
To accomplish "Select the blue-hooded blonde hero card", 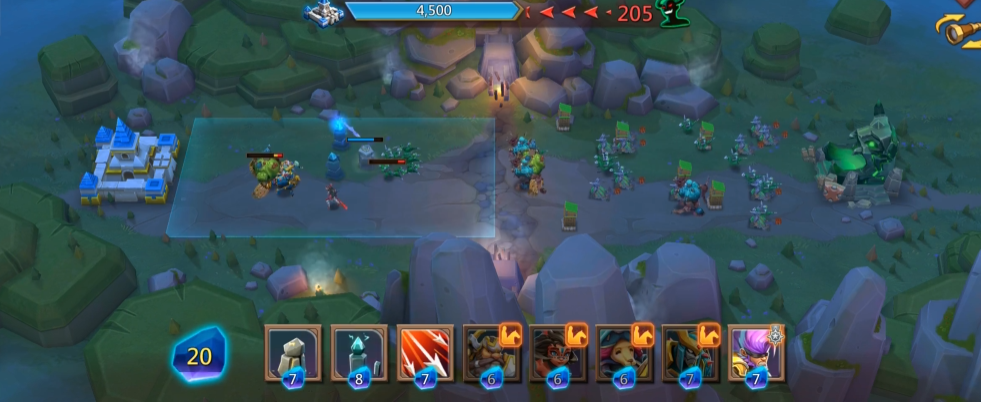I will tap(623, 353).
